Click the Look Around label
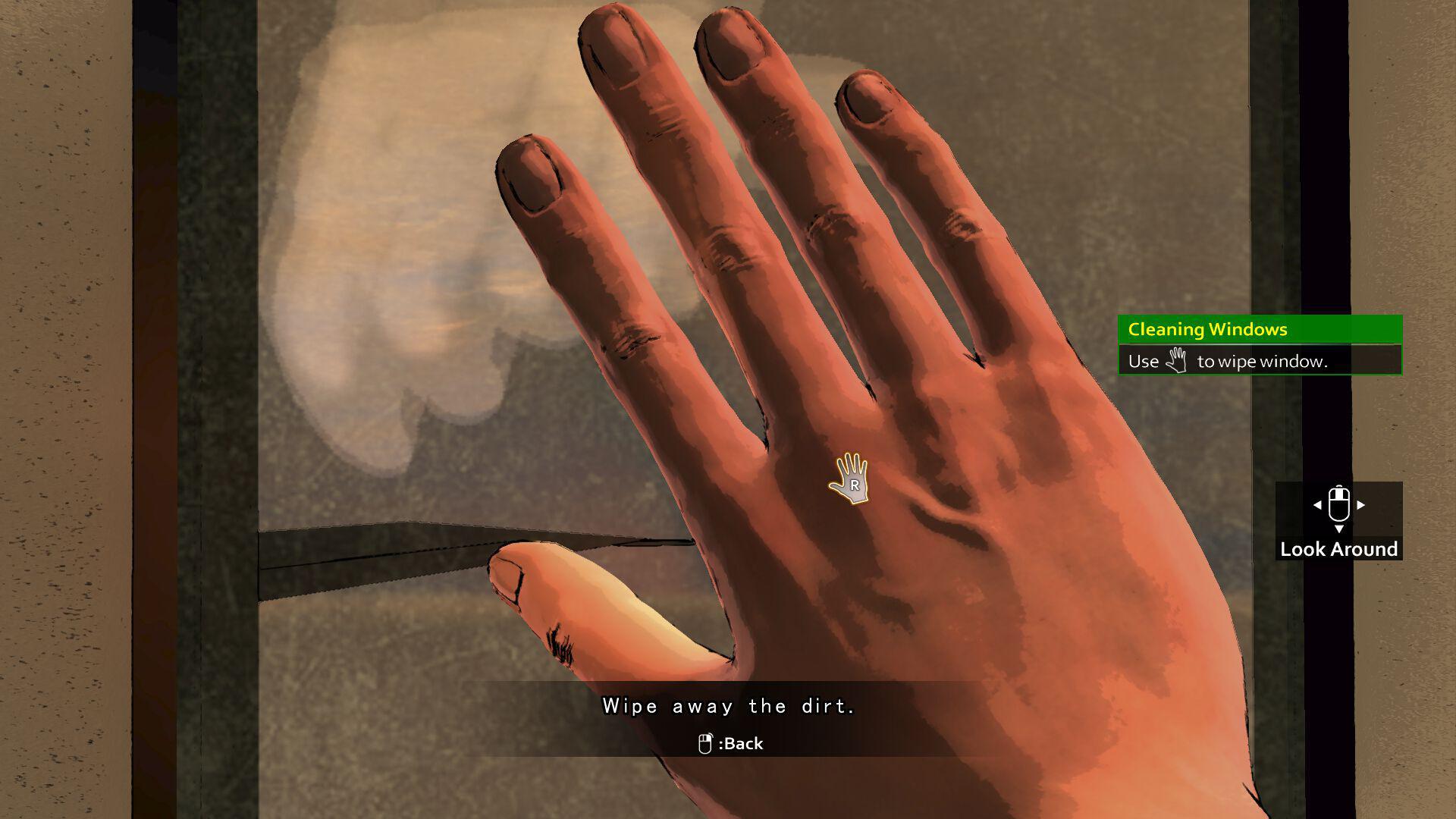Viewport: 1456px width, 819px height. pyautogui.click(x=1338, y=550)
